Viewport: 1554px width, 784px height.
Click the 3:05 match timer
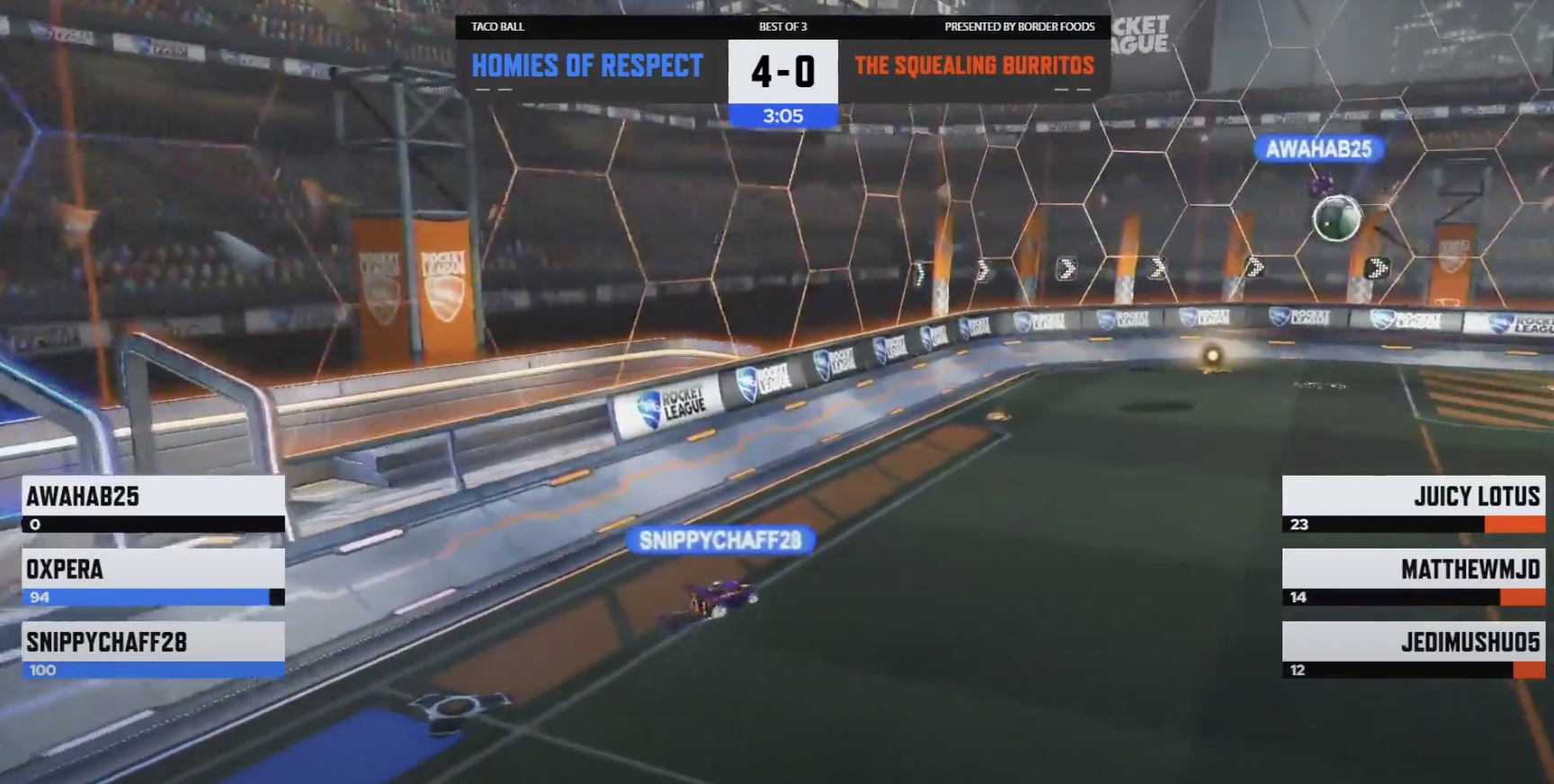[x=781, y=115]
